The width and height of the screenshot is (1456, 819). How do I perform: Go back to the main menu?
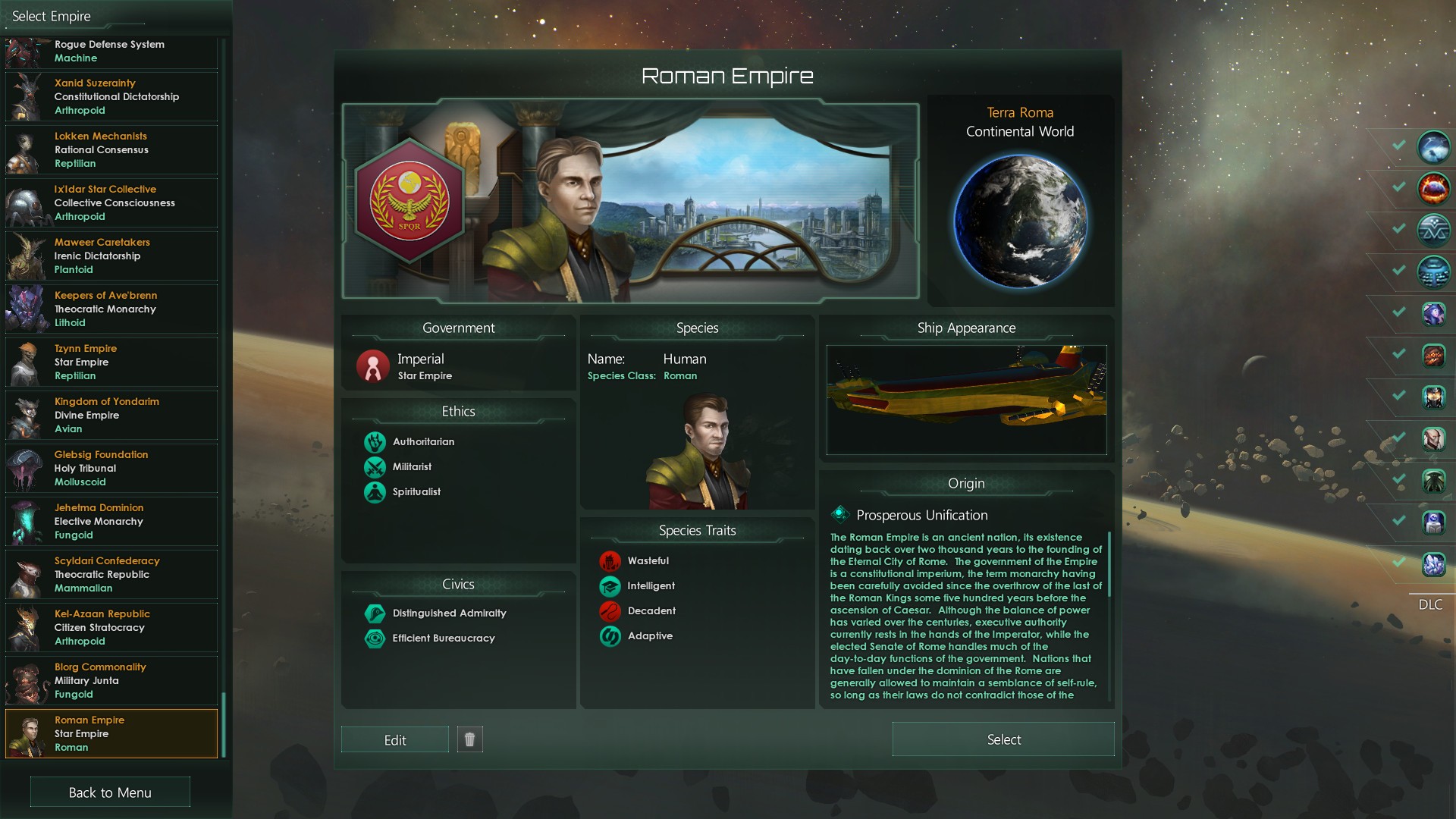click(110, 792)
